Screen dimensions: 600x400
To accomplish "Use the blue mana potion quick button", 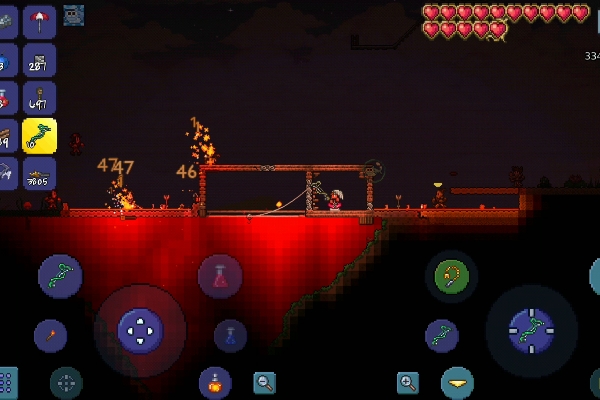I will (230, 335).
